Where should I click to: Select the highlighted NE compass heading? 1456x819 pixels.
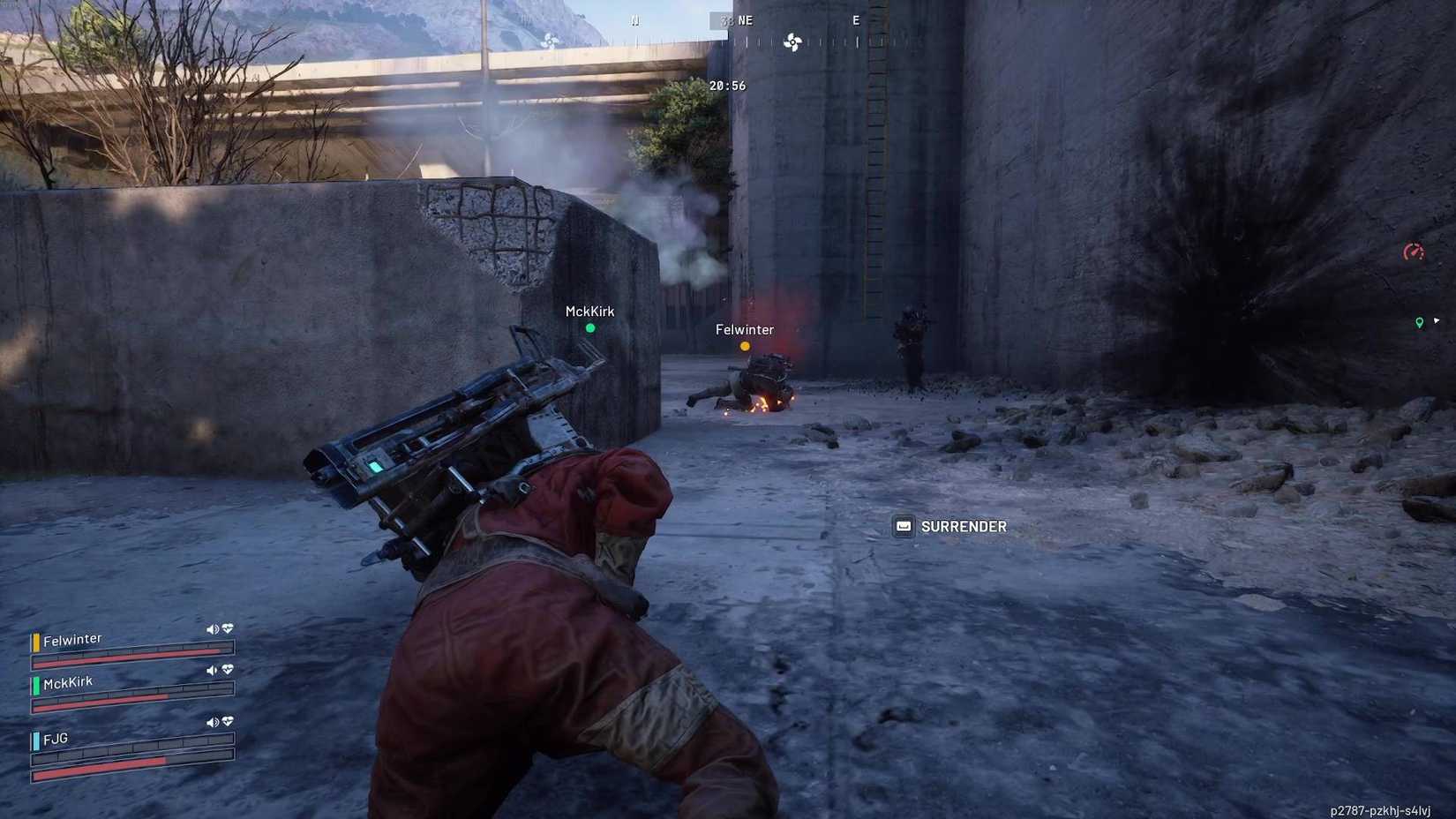739,19
